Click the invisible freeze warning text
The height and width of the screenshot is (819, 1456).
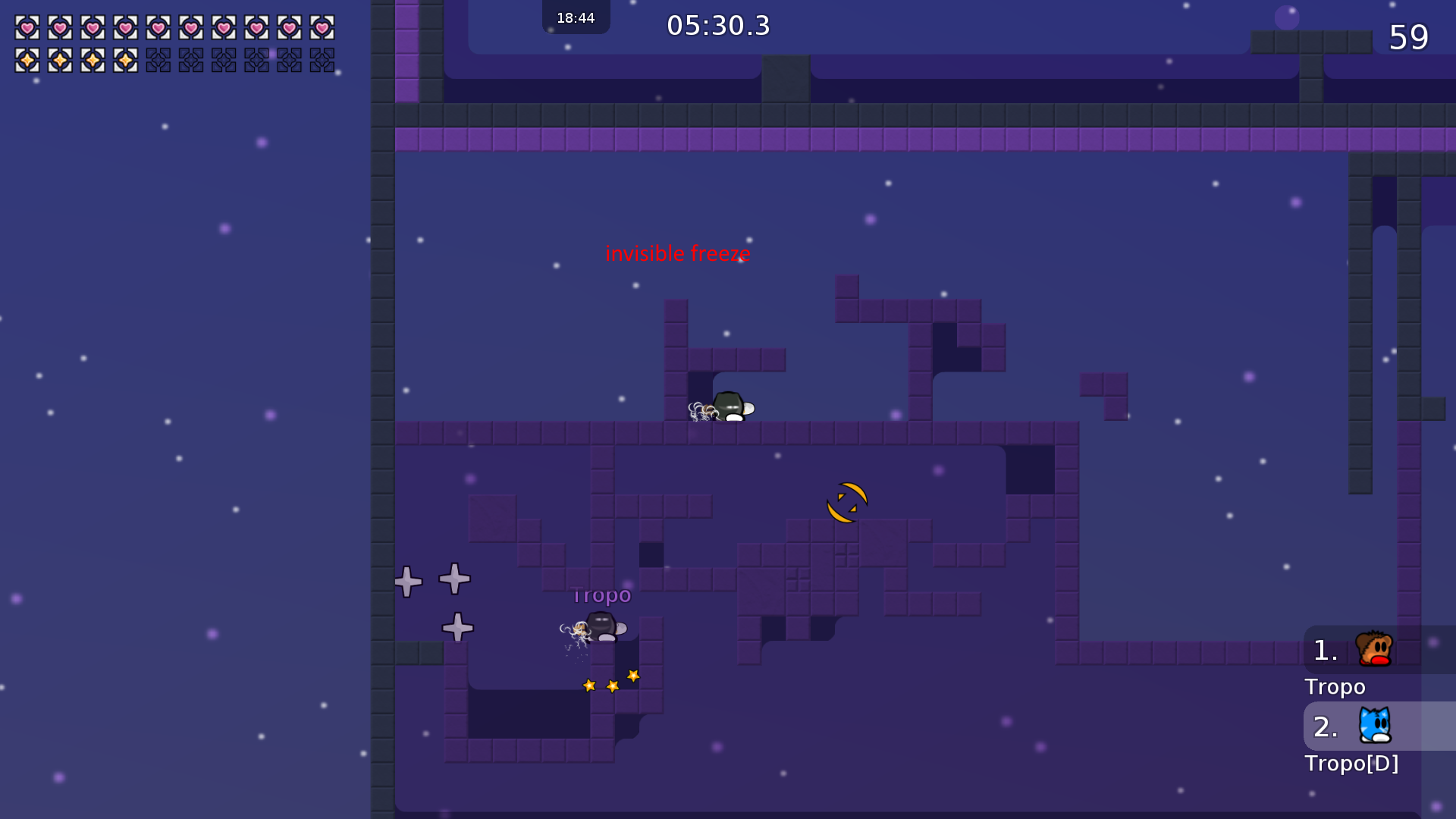tap(677, 253)
